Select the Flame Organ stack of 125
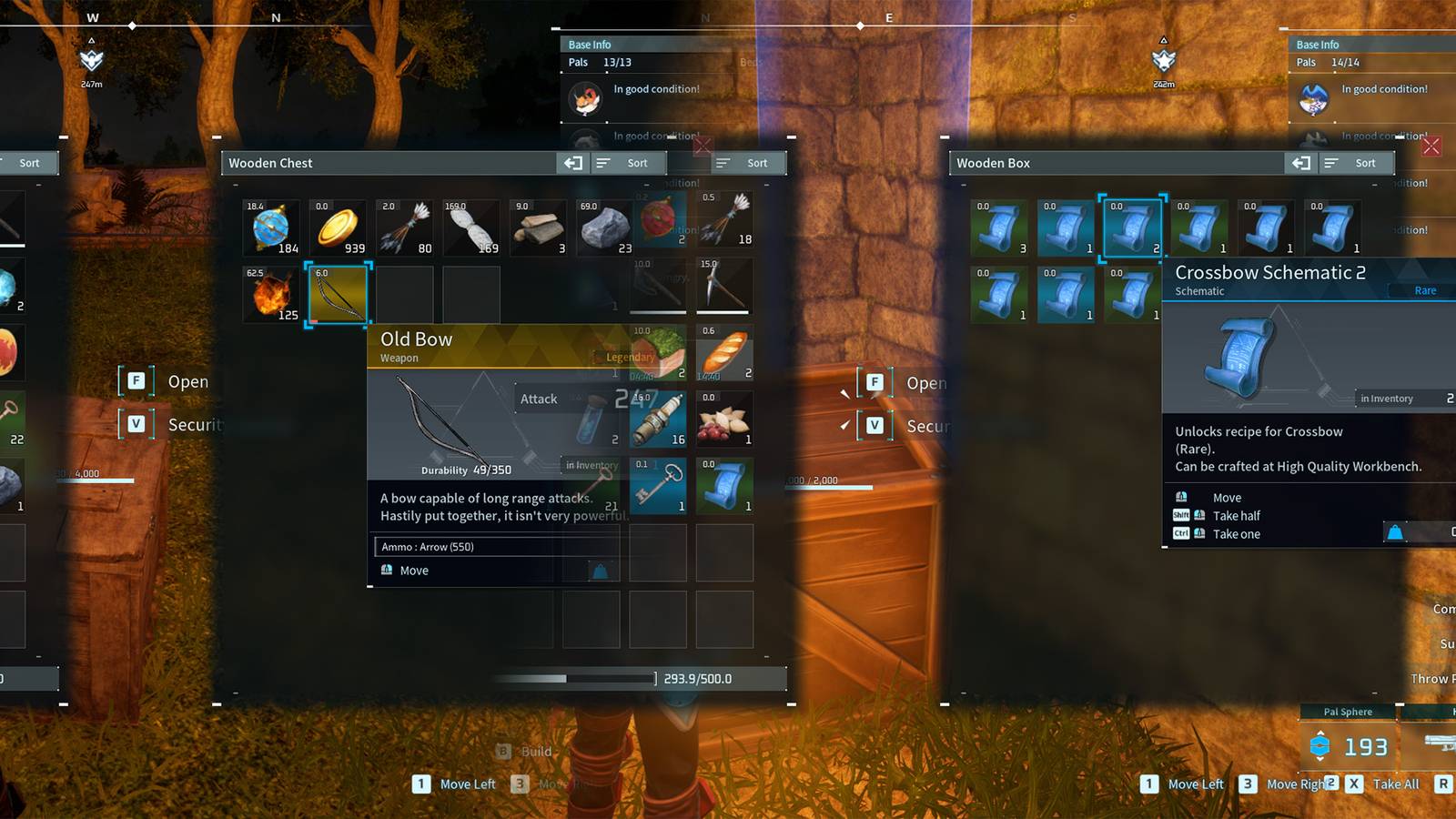The width and height of the screenshot is (1456, 819). 270,293
